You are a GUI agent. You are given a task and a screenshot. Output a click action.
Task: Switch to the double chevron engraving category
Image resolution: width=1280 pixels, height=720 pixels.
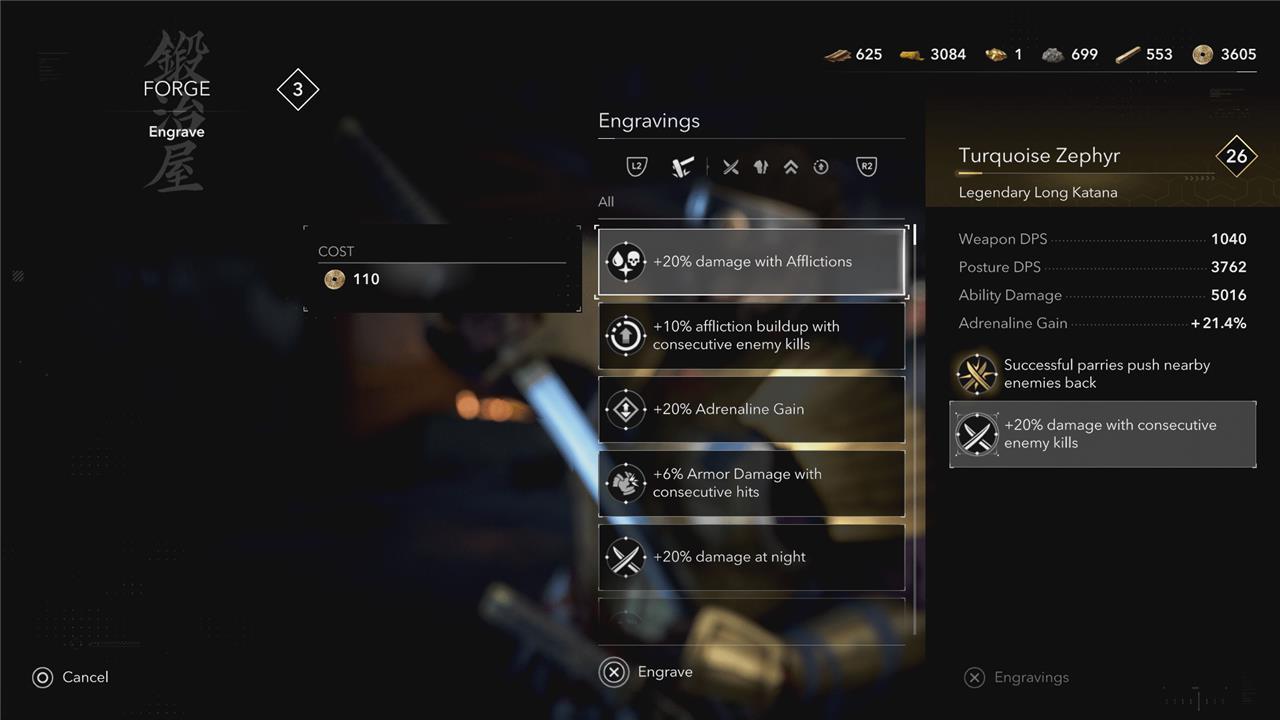(791, 167)
